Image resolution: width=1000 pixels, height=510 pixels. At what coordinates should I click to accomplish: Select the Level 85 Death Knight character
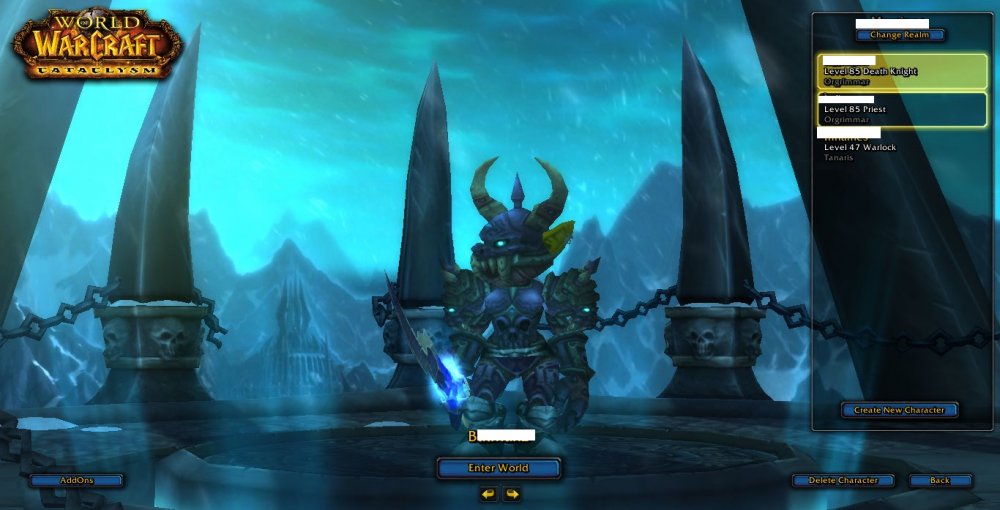pyautogui.click(x=902, y=71)
